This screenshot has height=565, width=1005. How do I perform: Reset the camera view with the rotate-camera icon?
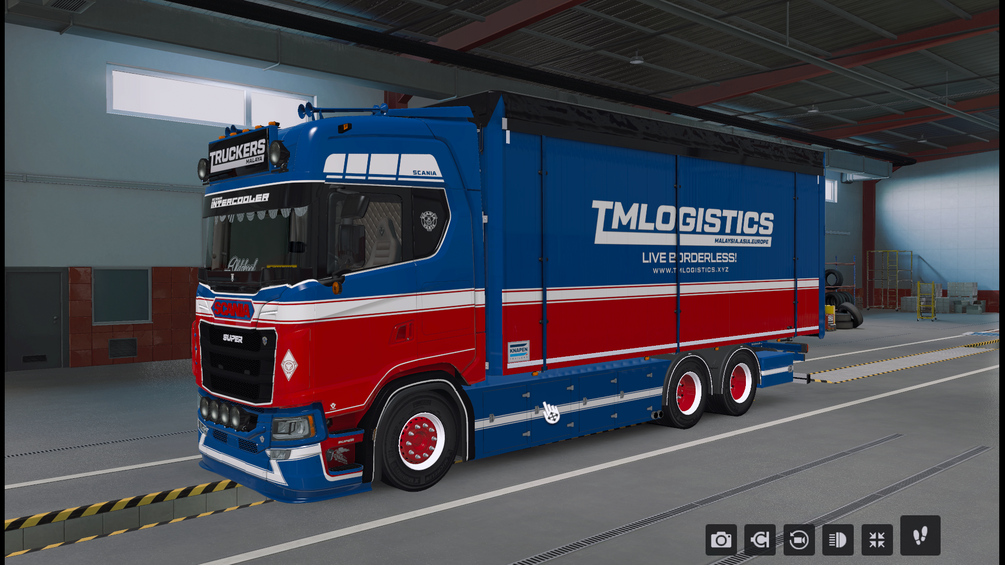(799, 540)
